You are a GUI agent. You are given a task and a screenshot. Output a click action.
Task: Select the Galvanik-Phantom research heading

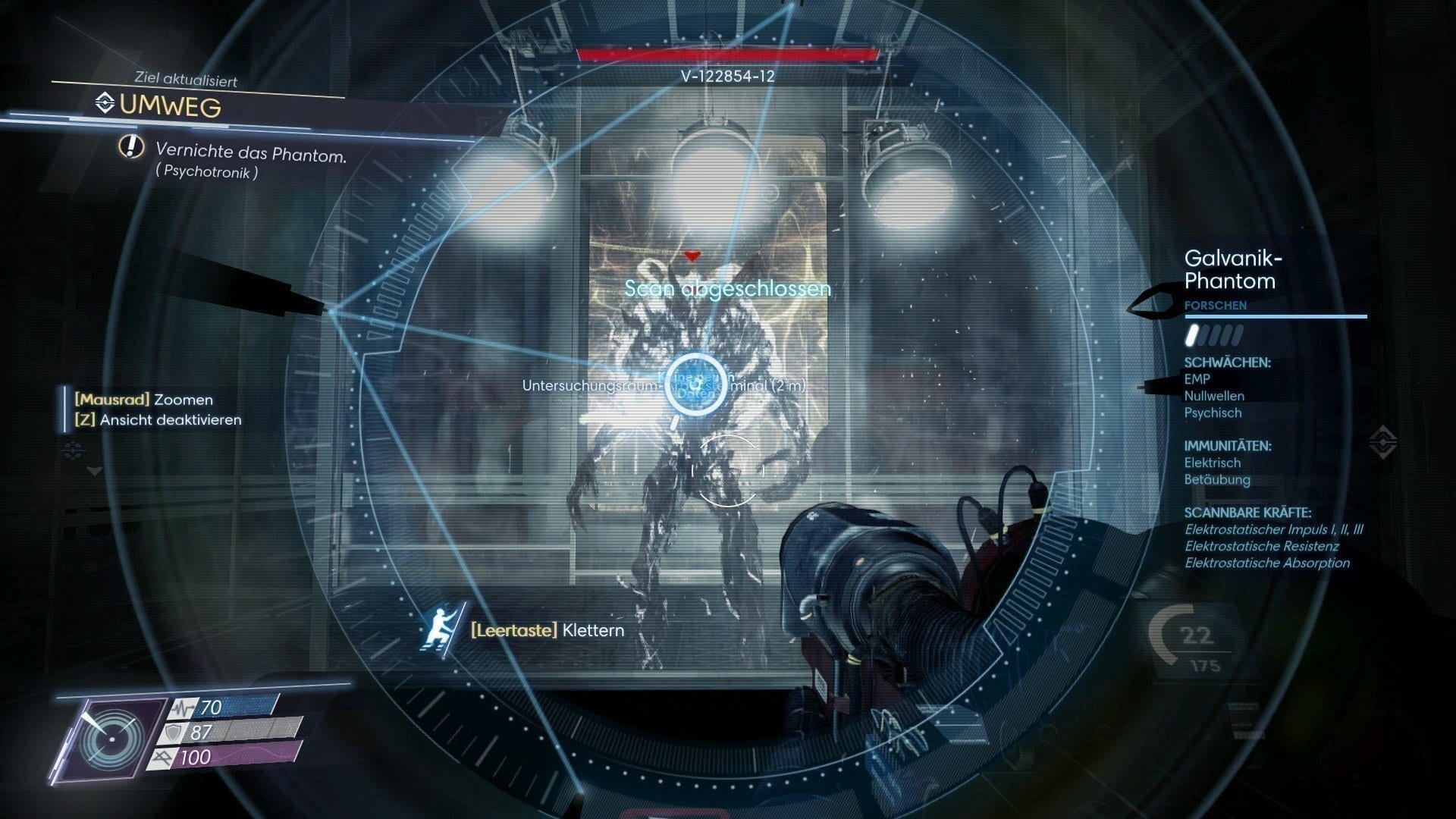(1232, 270)
